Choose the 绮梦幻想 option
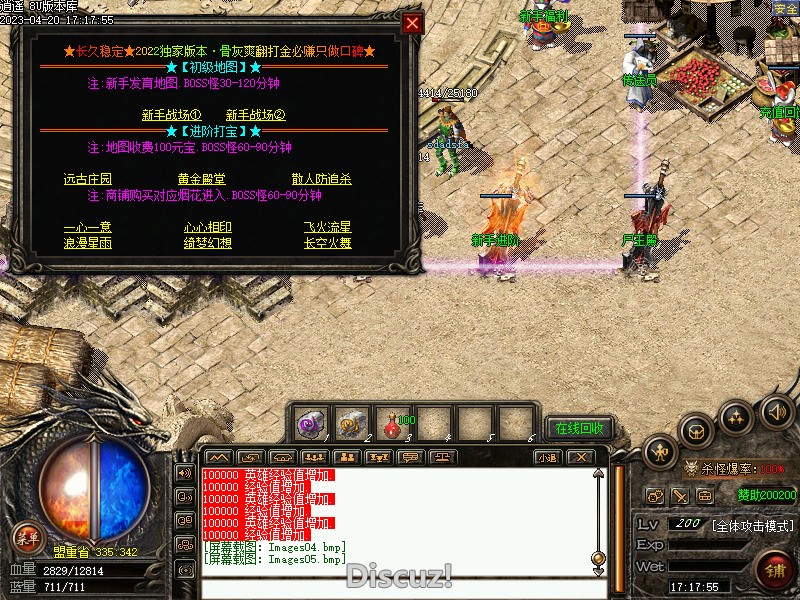This screenshot has height=600, width=800. click(x=208, y=243)
